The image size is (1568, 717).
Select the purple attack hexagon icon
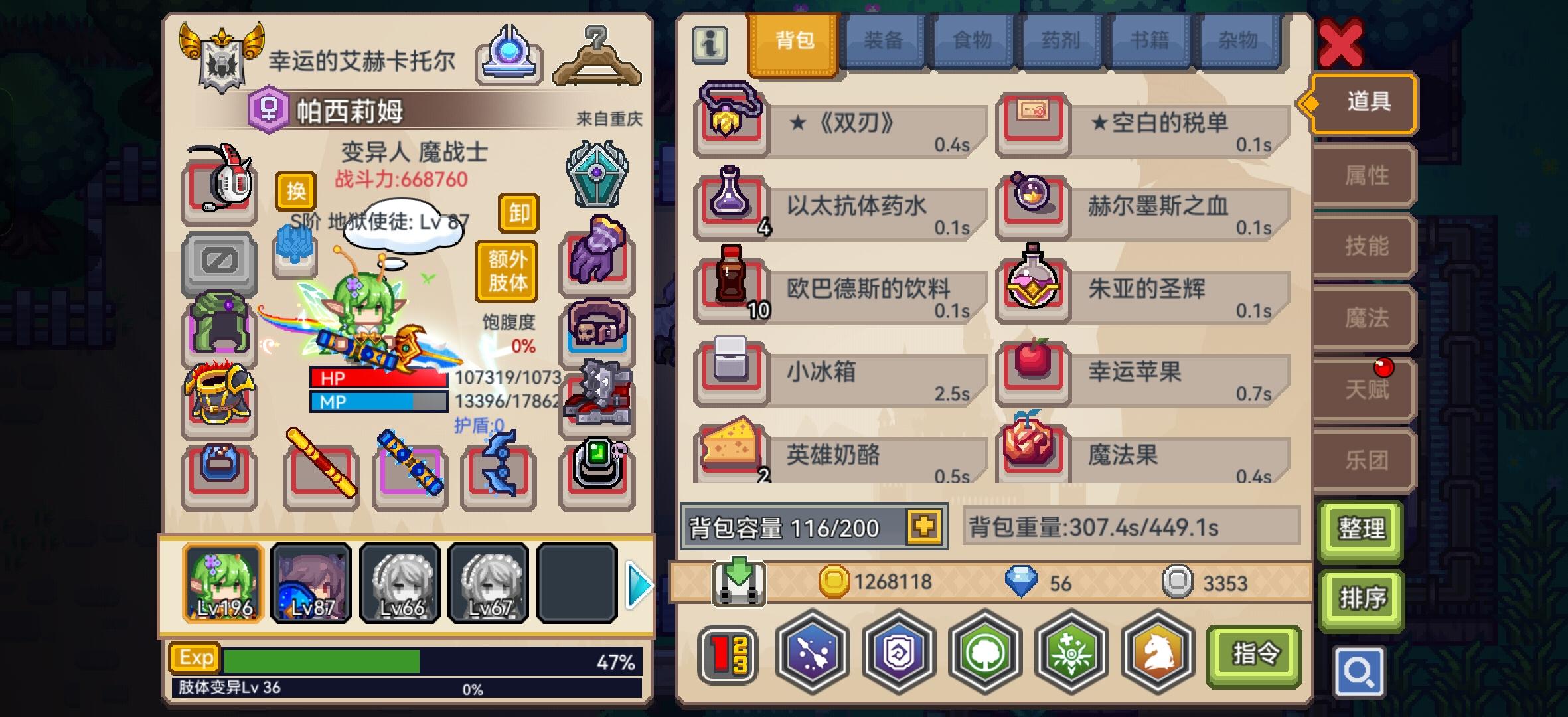811,654
